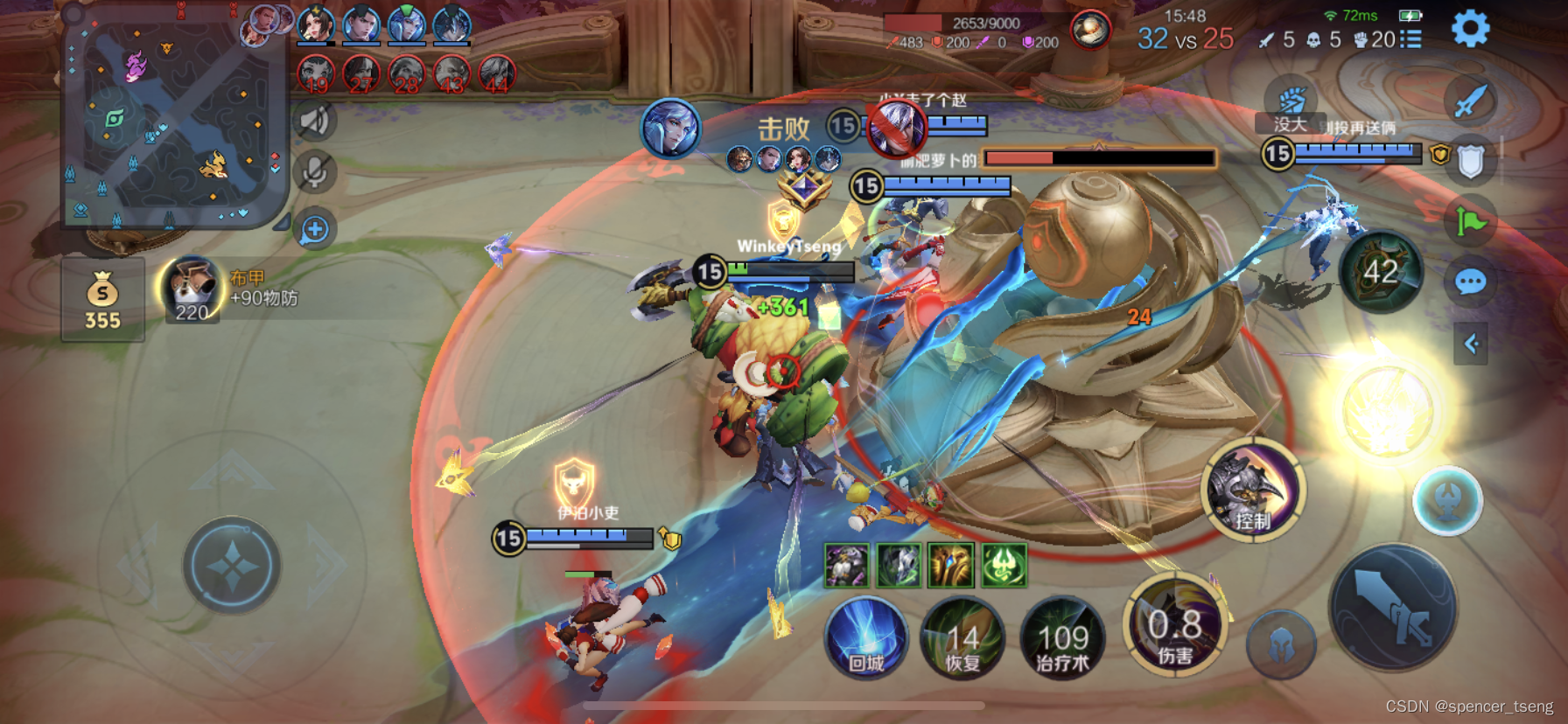Open the settings gear menu
This screenshot has height=724, width=1568.
click(x=1470, y=29)
